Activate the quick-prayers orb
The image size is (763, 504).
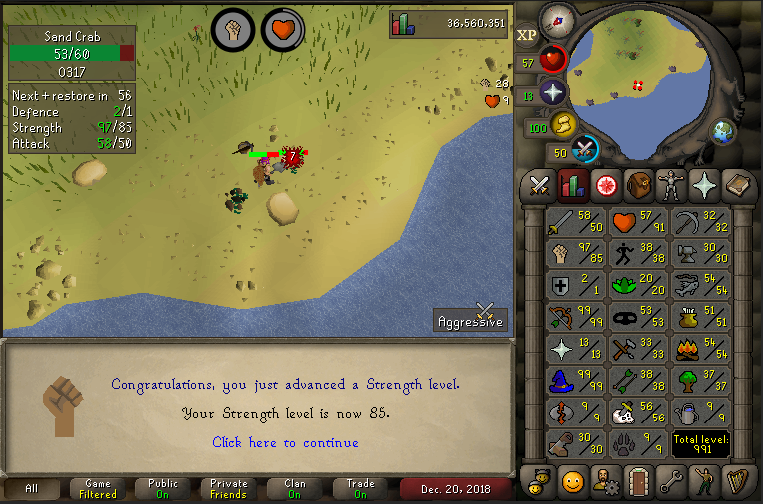click(x=553, y=92)
